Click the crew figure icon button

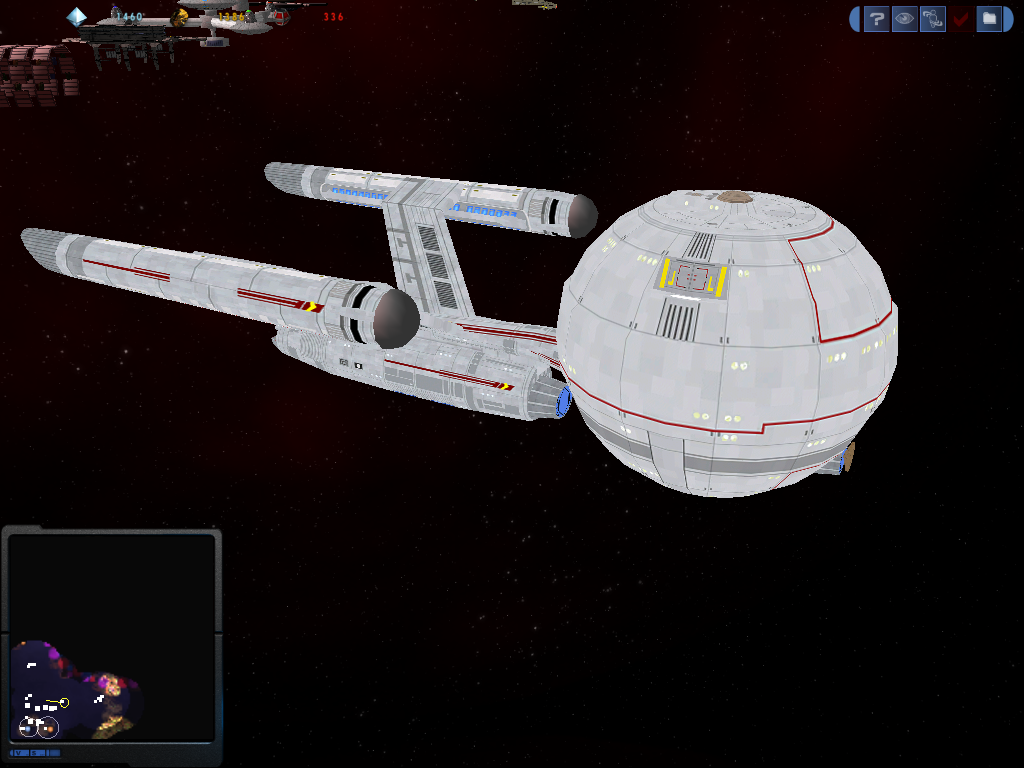pyautogui.click(x=932, y=18)
